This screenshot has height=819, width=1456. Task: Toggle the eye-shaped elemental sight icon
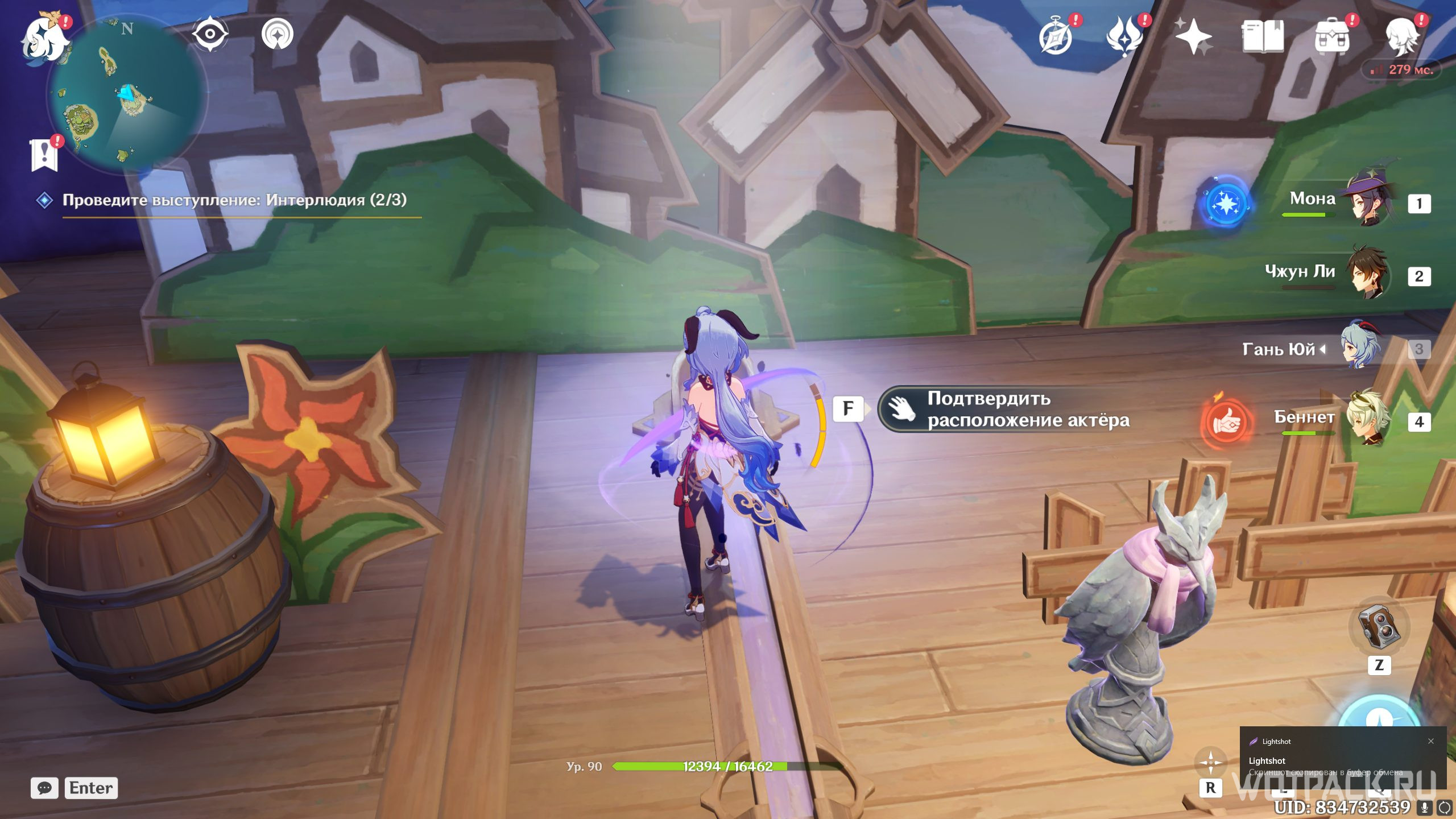pyautogui.click(x=210, y=34)
